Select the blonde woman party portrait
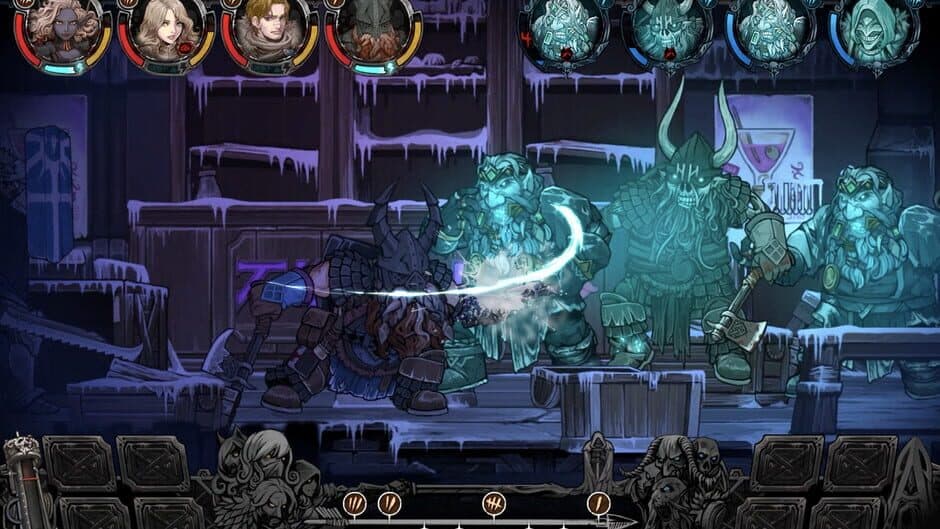Viewport: 940px width, 529px height. 167,28
